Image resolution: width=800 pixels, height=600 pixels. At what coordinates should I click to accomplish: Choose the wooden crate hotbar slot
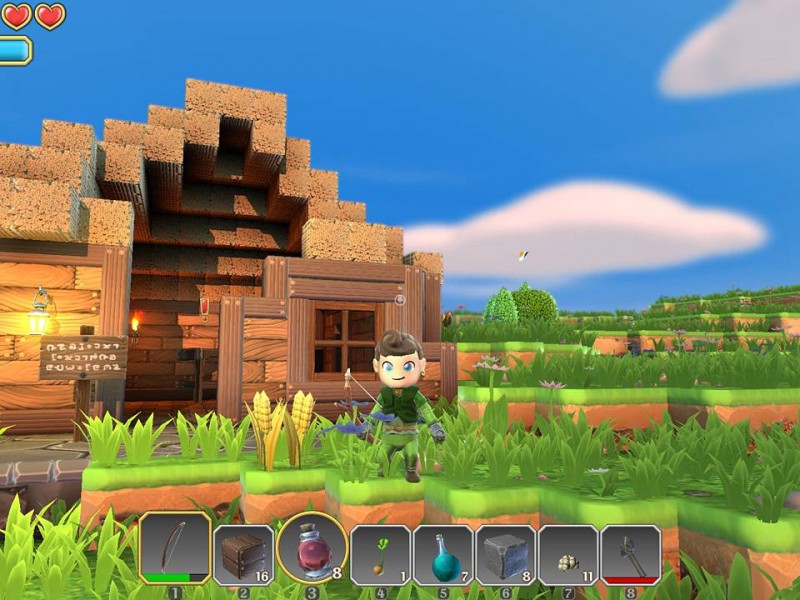pos(243,554)
